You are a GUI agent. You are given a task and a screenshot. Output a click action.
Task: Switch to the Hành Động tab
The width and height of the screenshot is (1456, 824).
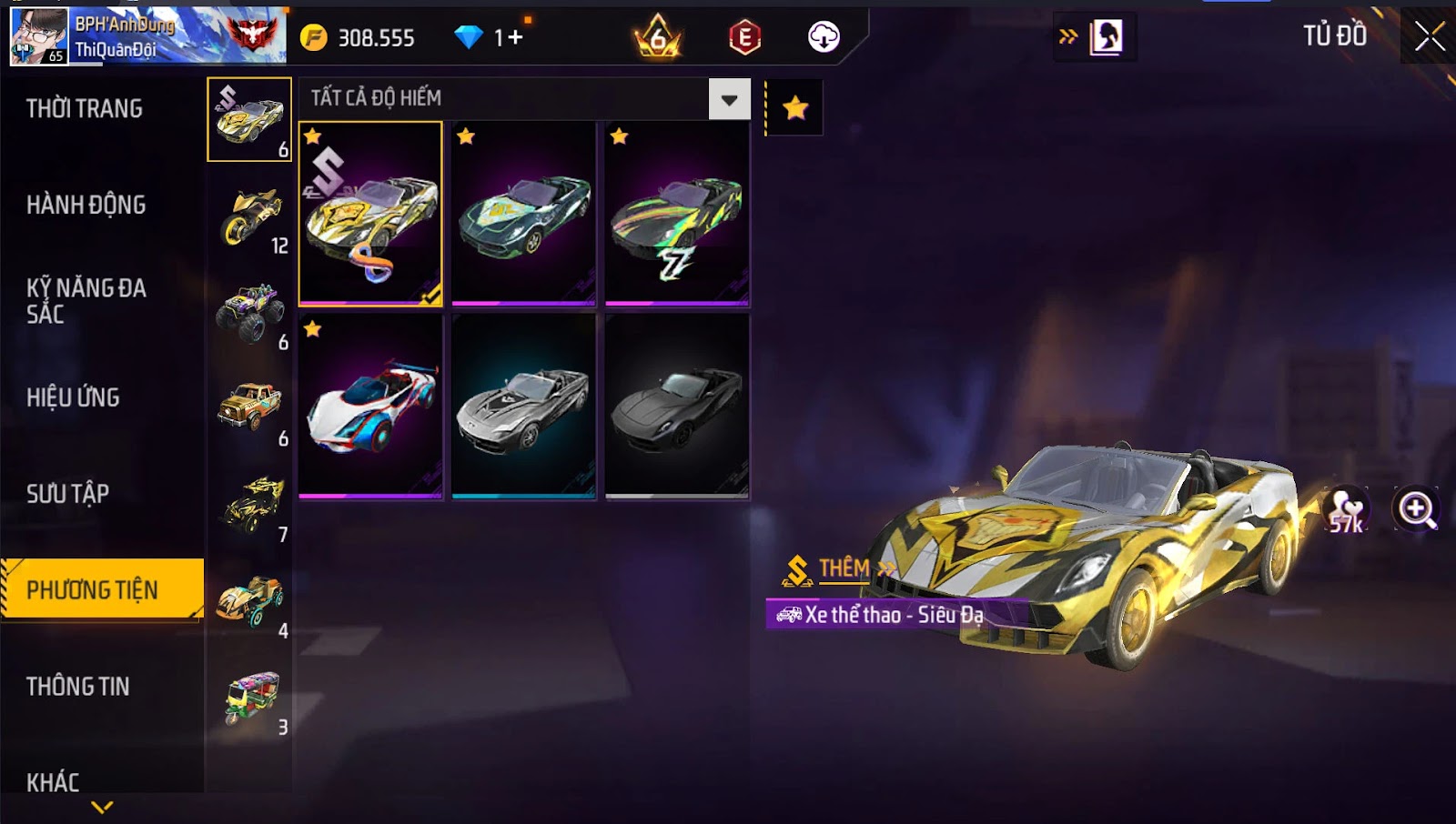(86, 205)
